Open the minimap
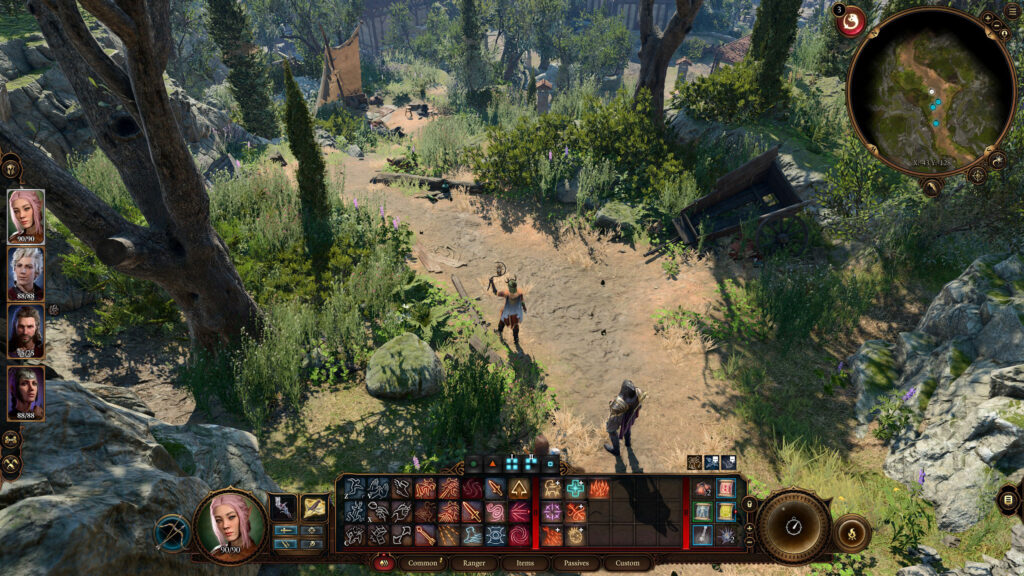 [931, 91]
